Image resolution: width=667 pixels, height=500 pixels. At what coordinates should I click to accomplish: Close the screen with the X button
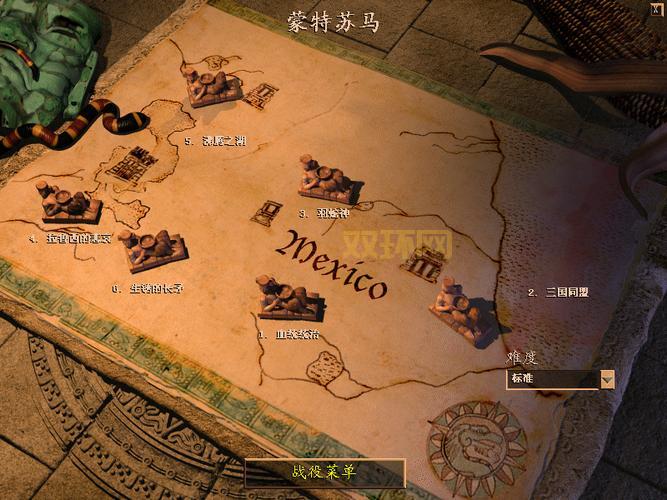click(x=656, y=8)
